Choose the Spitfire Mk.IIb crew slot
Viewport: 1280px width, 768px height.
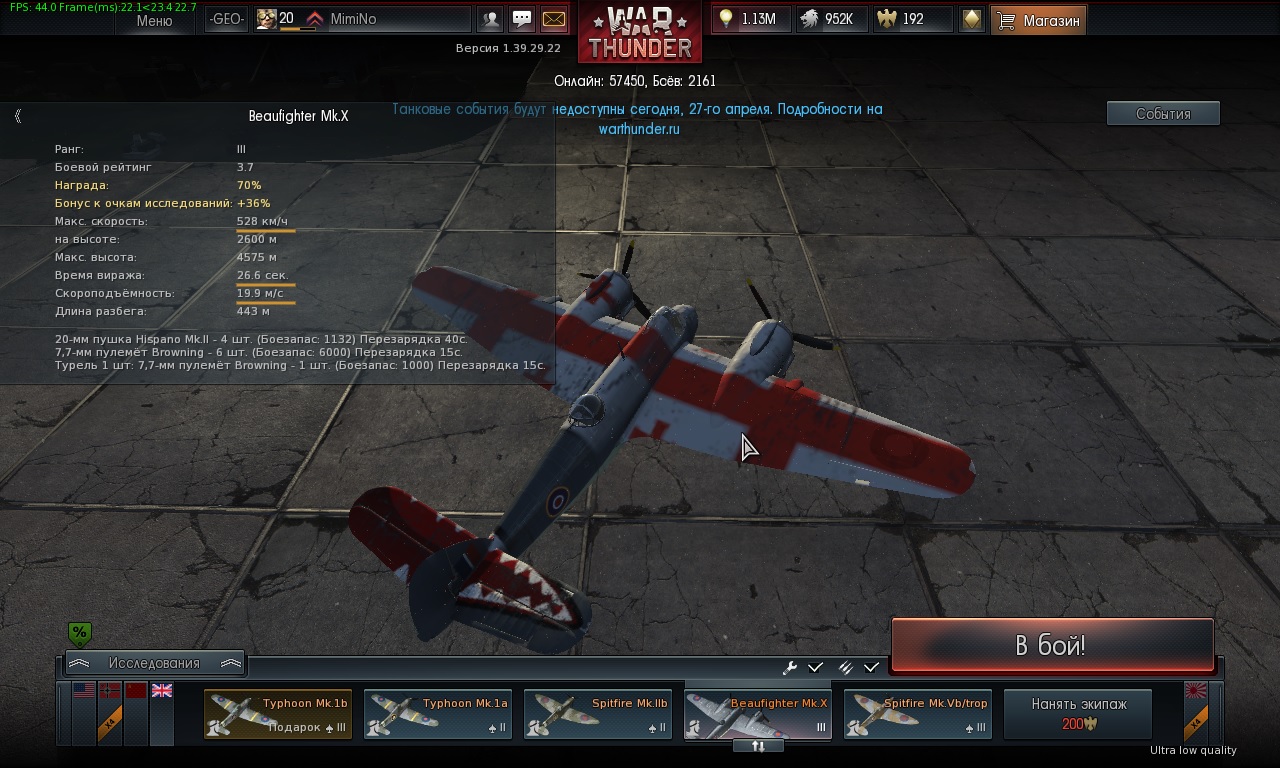pos(597,714)
